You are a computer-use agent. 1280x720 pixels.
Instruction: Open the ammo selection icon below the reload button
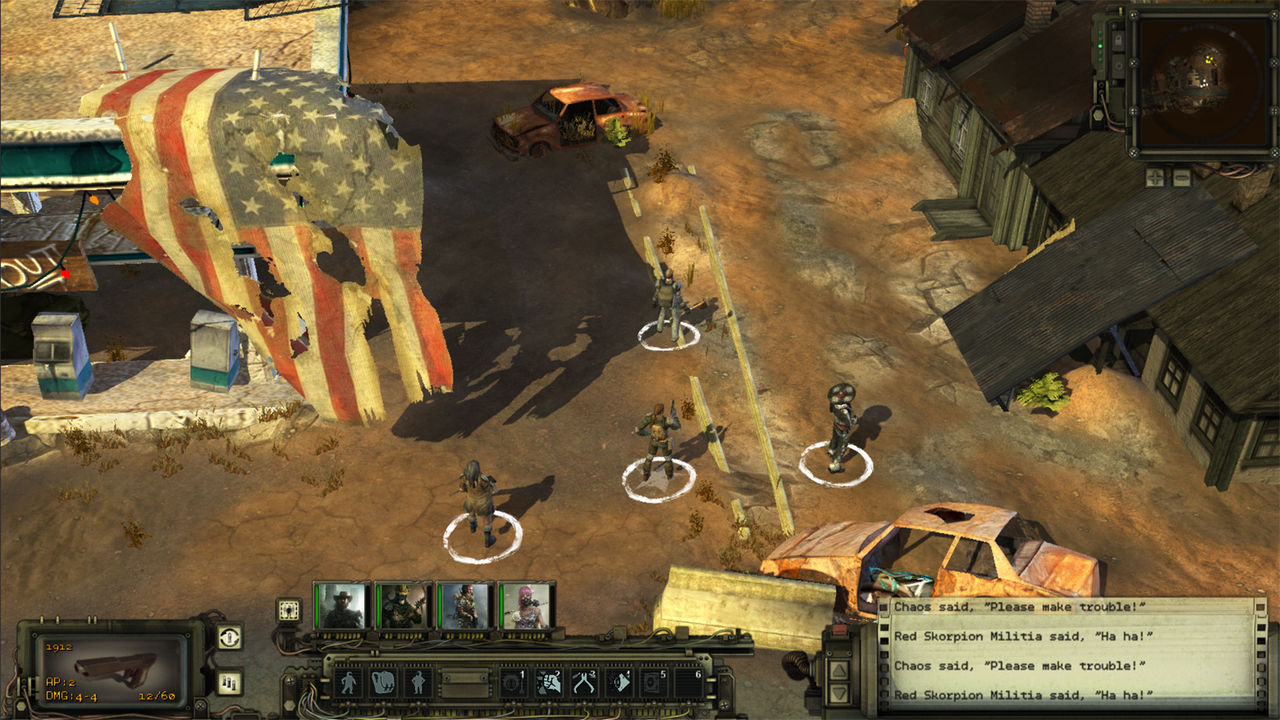228,680
